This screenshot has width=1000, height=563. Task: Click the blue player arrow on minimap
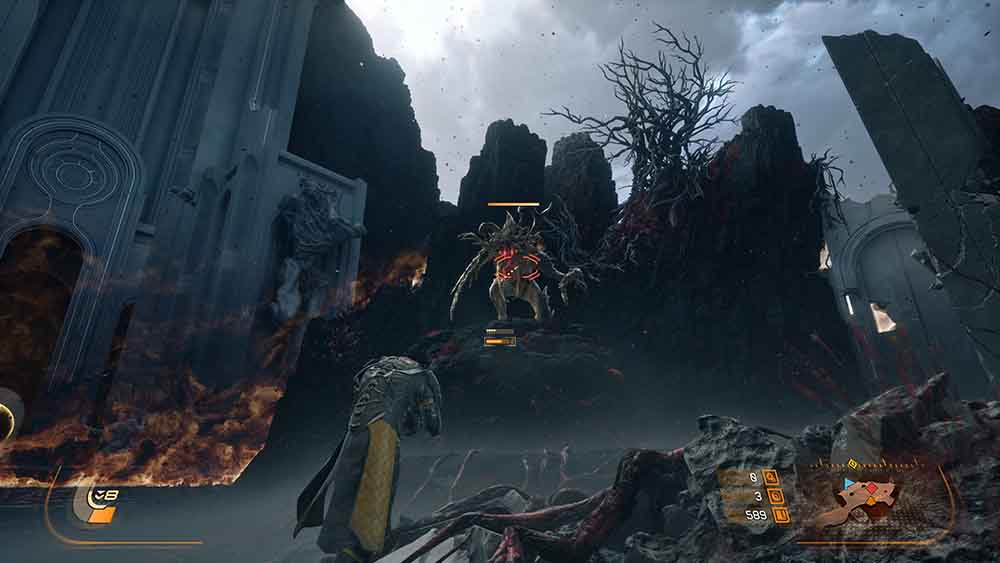[850, 482]
